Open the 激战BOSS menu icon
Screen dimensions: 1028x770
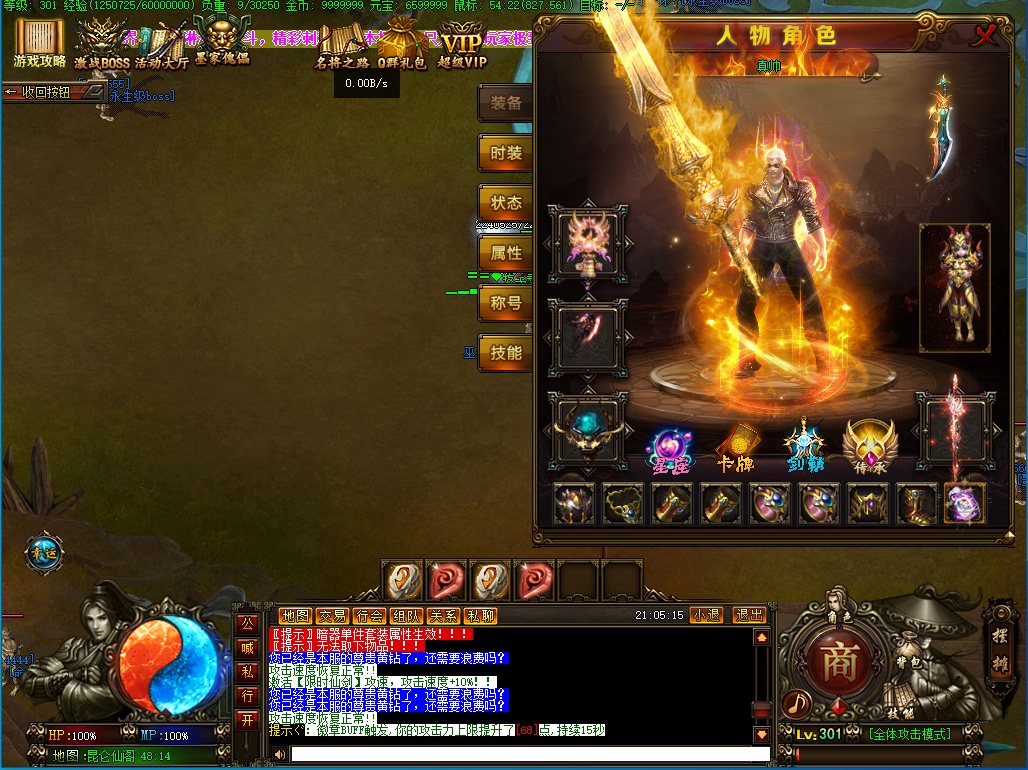coord(102,46)
